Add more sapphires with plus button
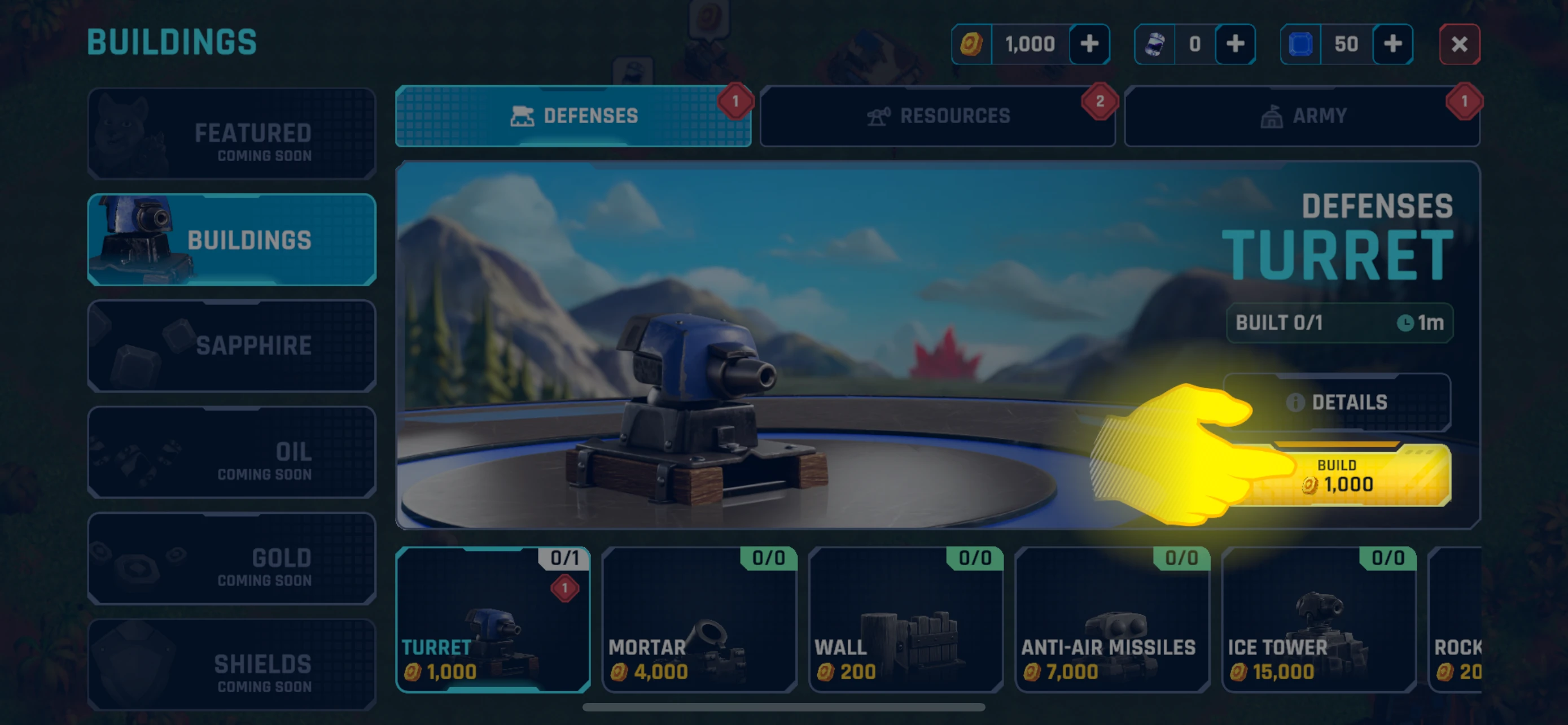Image resolution: width=1568 pixels, height=725 pixels. (1392, 44)
